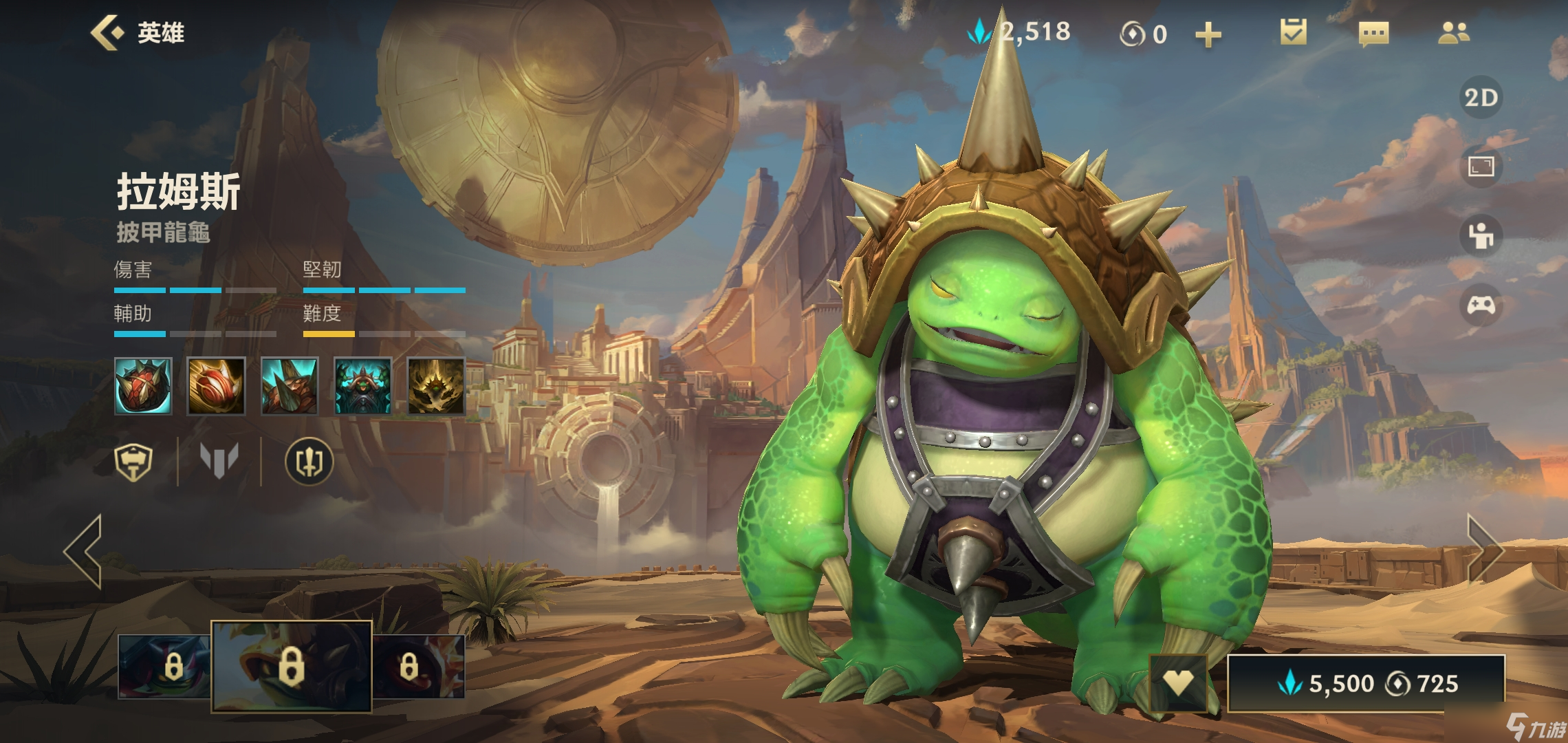This screenshot has height=743, width=1568.
Task: Show previous champion with left arrow
Action: pyautogui.click(x=84, y=550)
